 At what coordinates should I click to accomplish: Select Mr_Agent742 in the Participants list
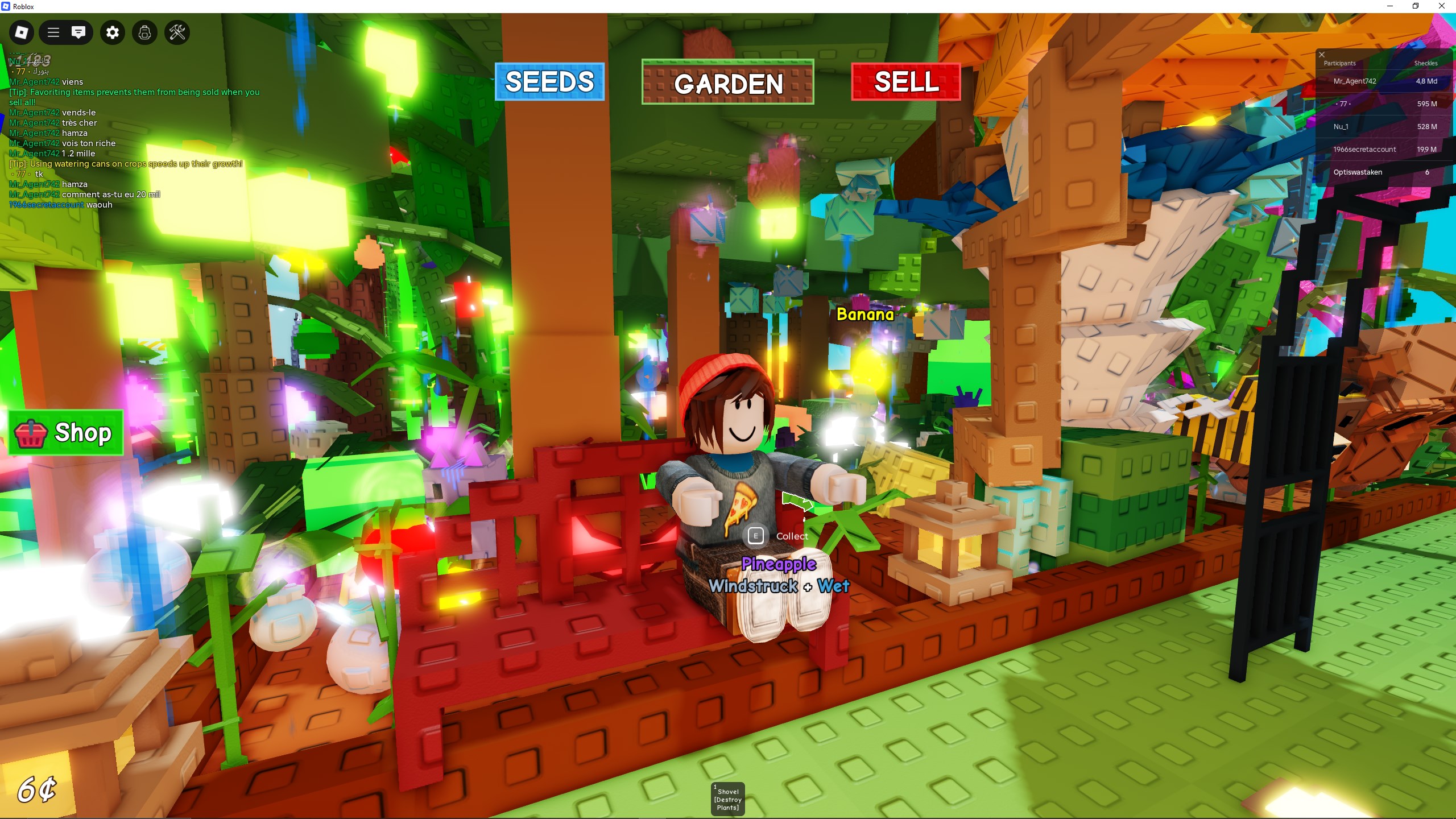click(1355, 81)
